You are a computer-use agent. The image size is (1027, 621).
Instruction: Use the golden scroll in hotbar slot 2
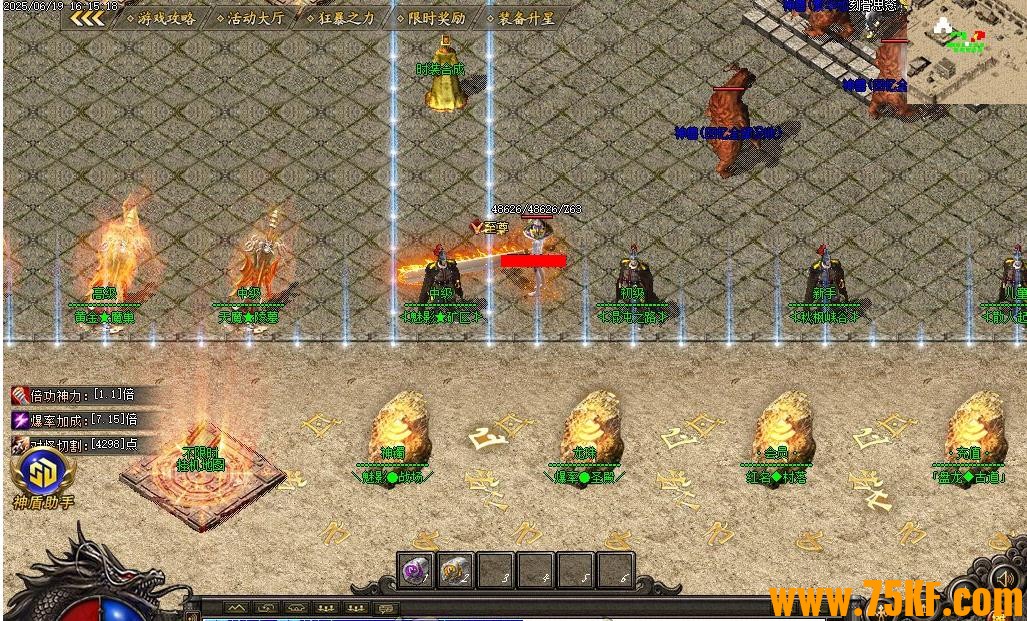click(456, 570)
